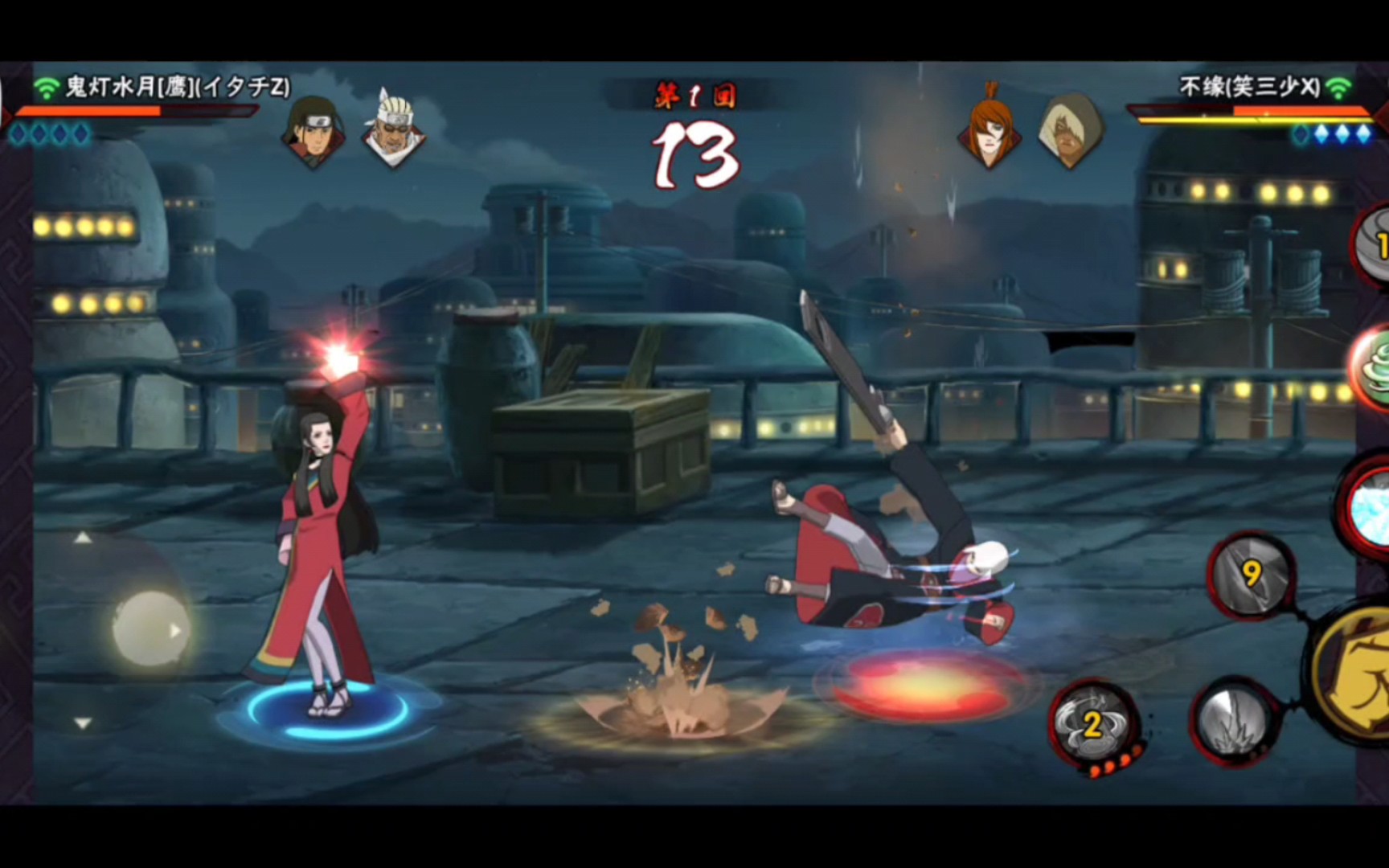Tap the virtual joystick thumb knob
This screenshot has height=868, width=1389.
click(x=150, y=630)
